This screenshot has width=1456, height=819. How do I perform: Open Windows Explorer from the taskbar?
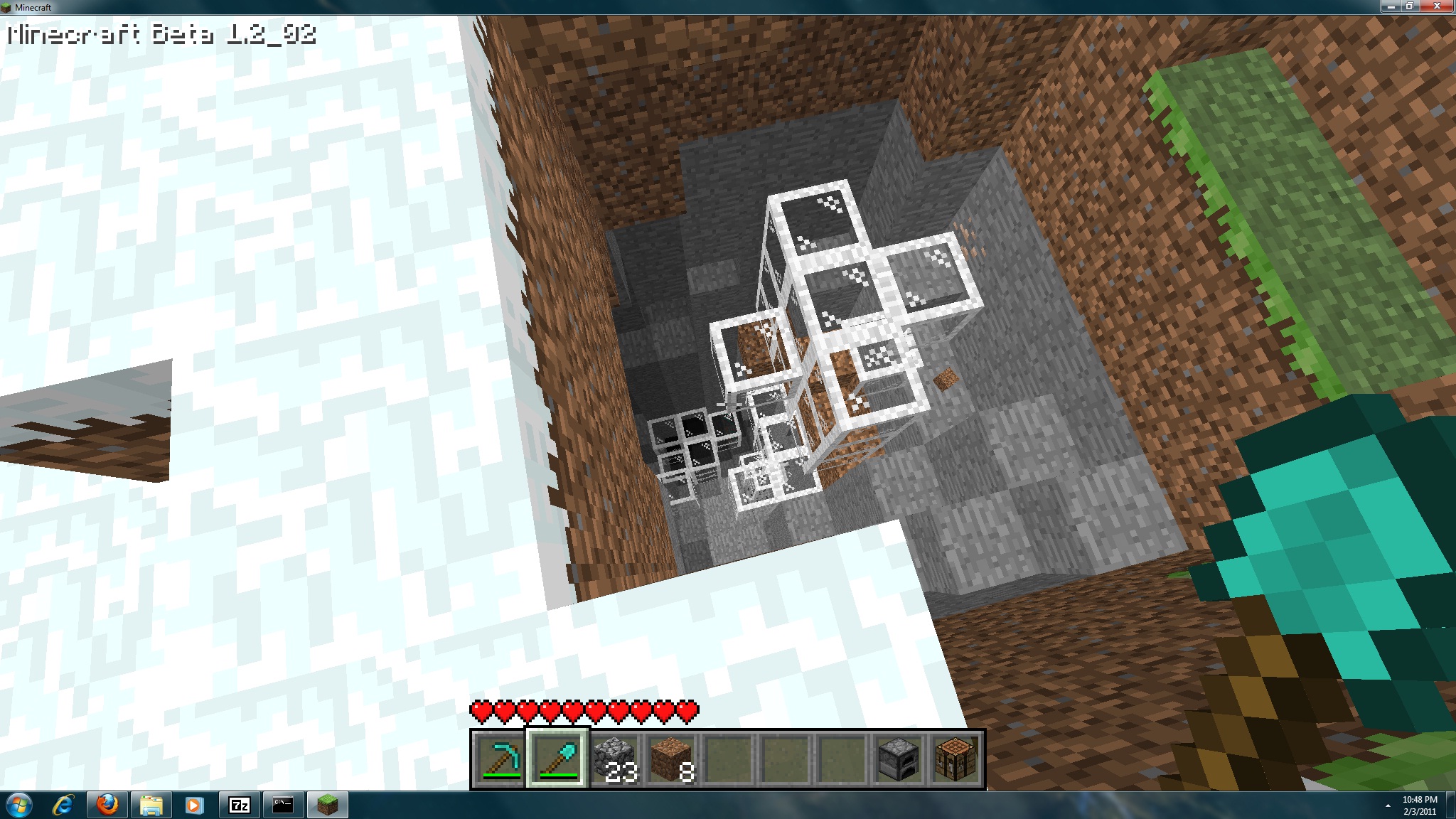(151, 804)
